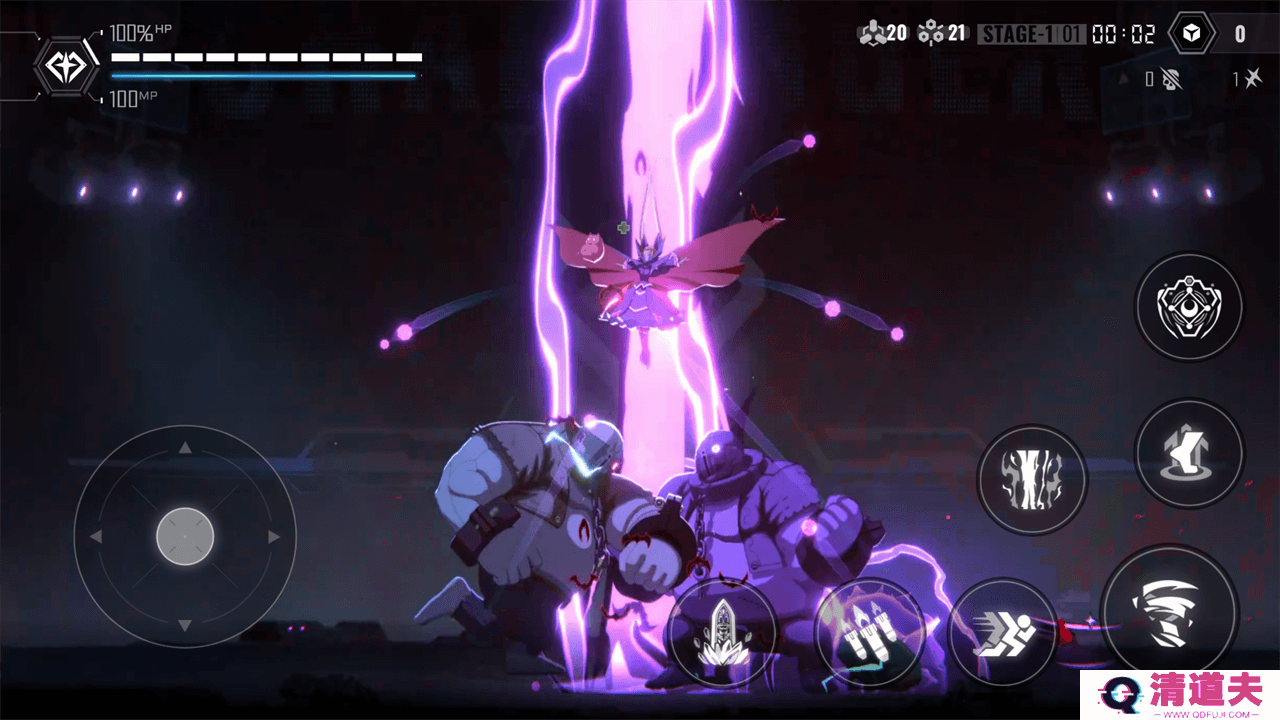Click the virtual joystick center knob

coord(185,537)
